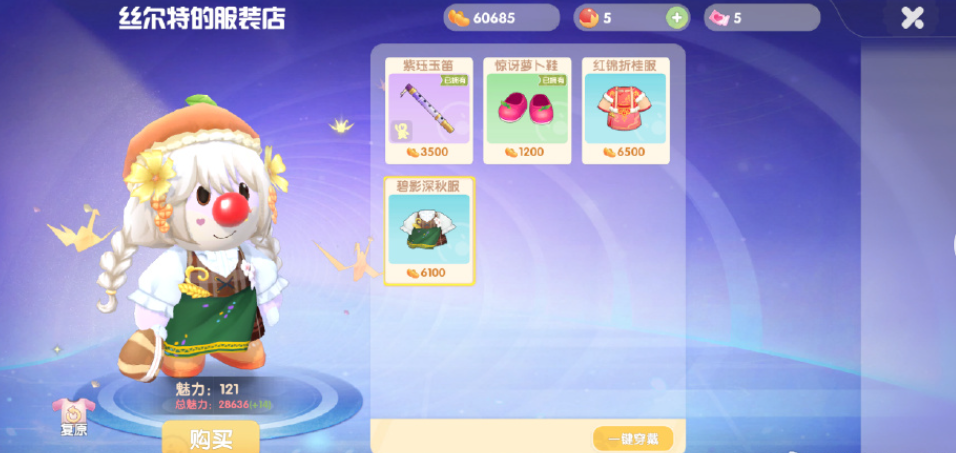Image resolution: width=956 pixels, height=453 pixels.
Task: Select the 红锦折桂服 red outfit
Action: click(625, 110)
